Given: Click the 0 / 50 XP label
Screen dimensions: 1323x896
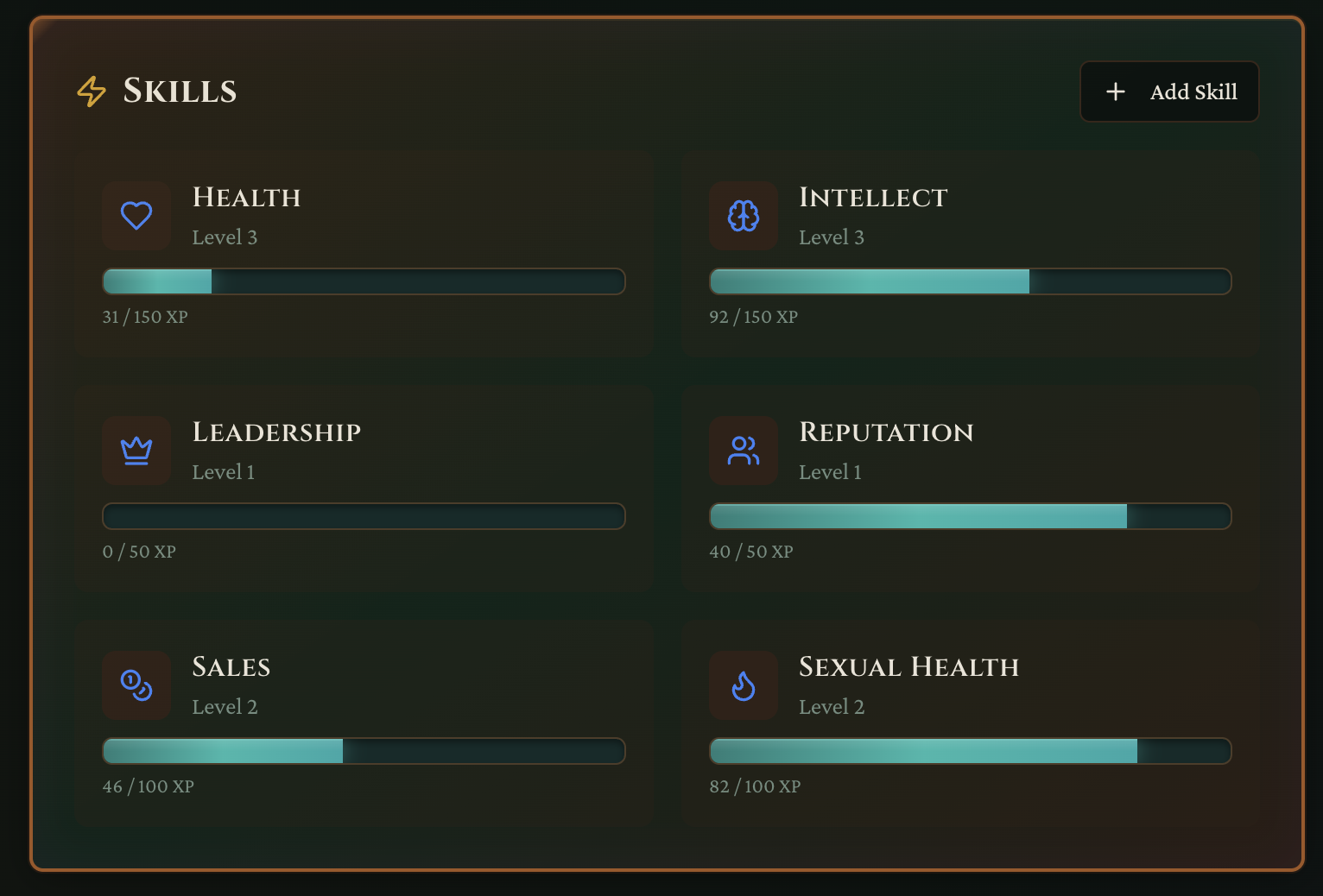Looking at the screenshot, I should point(139,552).
